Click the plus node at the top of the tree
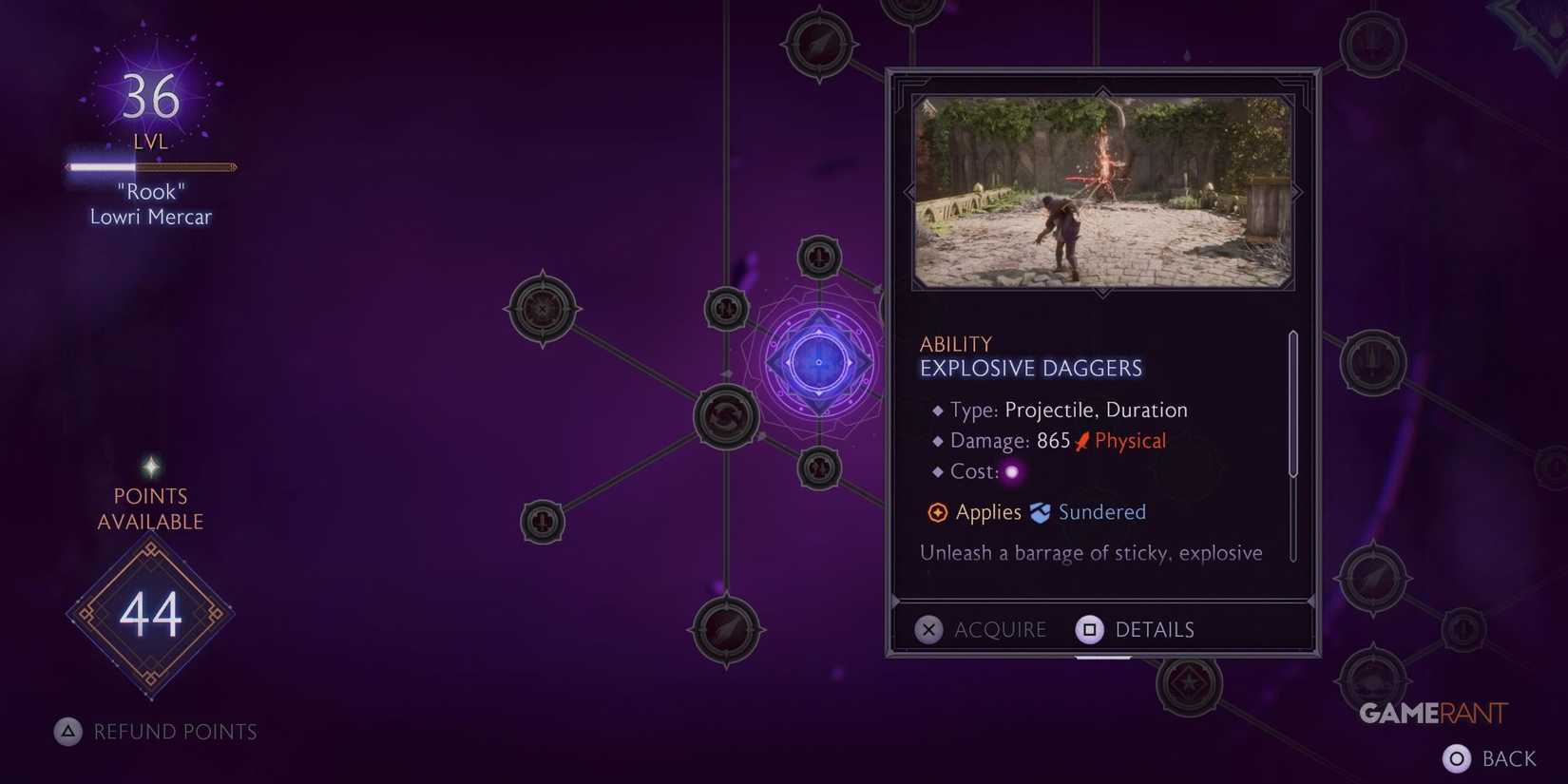 [819, 257]
